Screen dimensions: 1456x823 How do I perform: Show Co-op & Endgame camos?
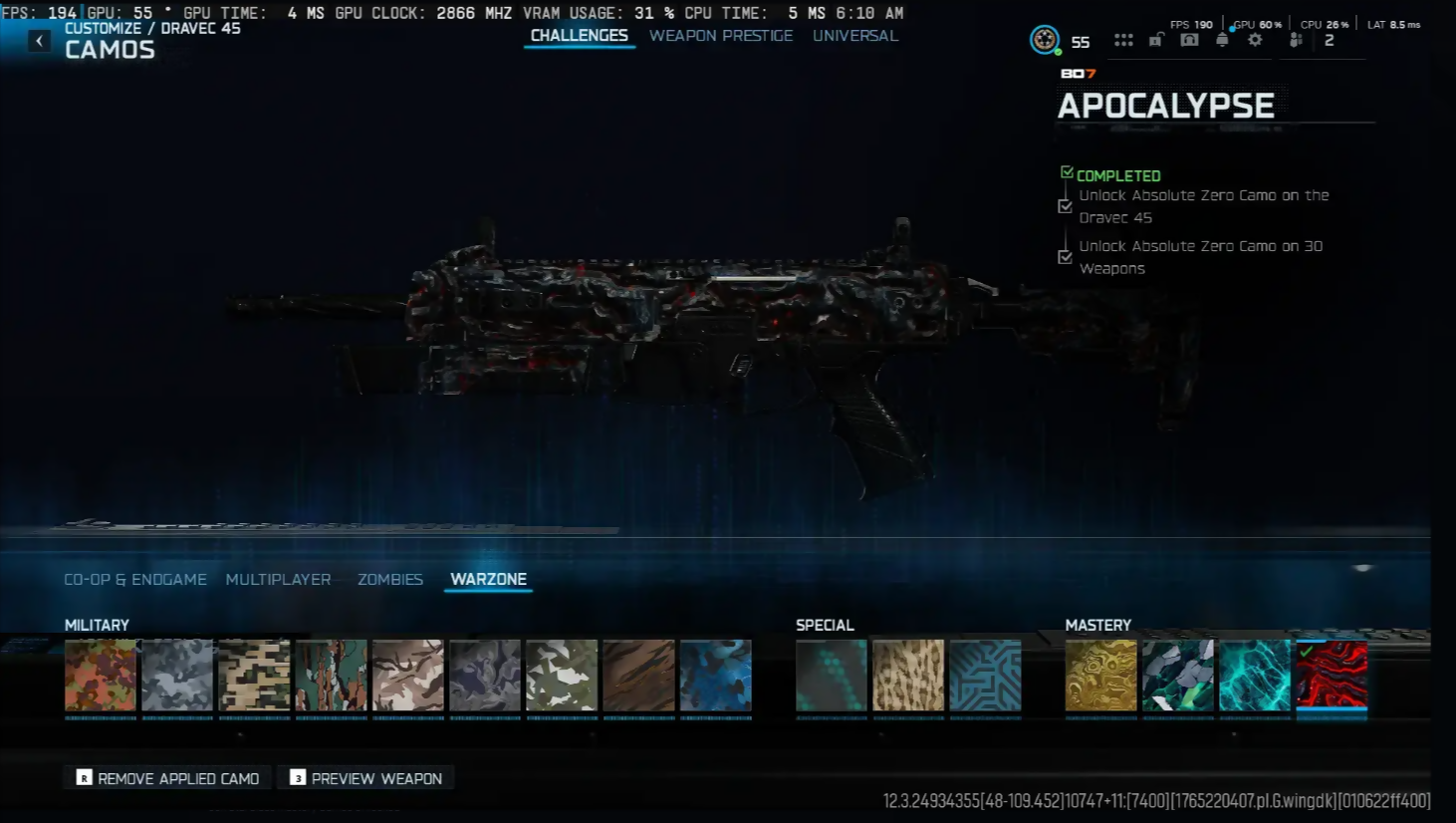point(135,579)
